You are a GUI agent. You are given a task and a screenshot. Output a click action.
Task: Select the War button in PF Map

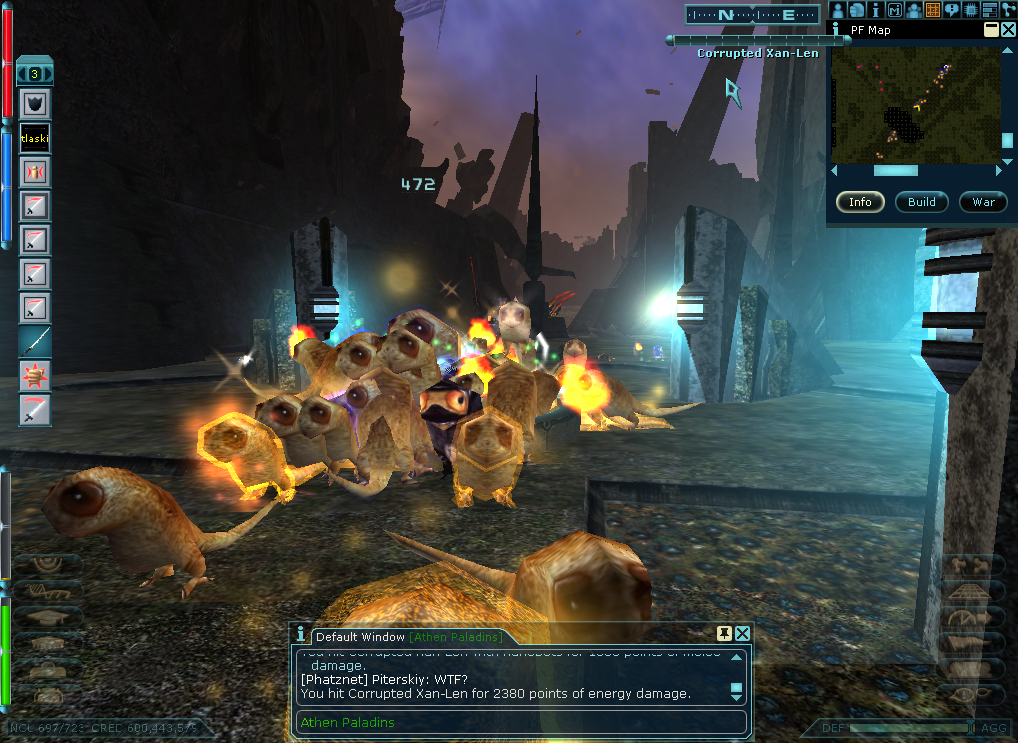point(983,202)
